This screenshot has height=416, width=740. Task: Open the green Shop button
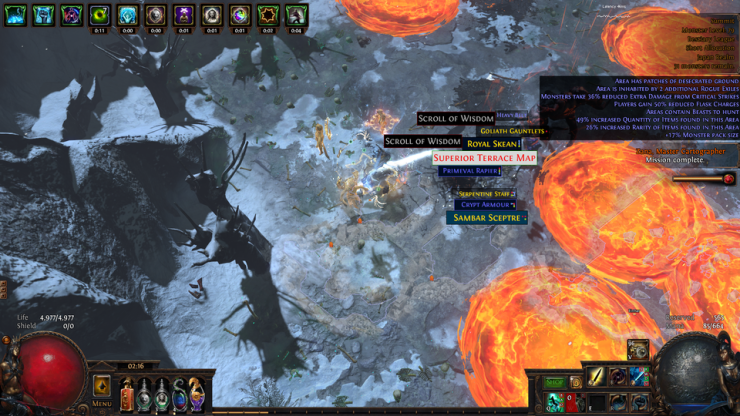pyautogui.click(x=554, y=382)
